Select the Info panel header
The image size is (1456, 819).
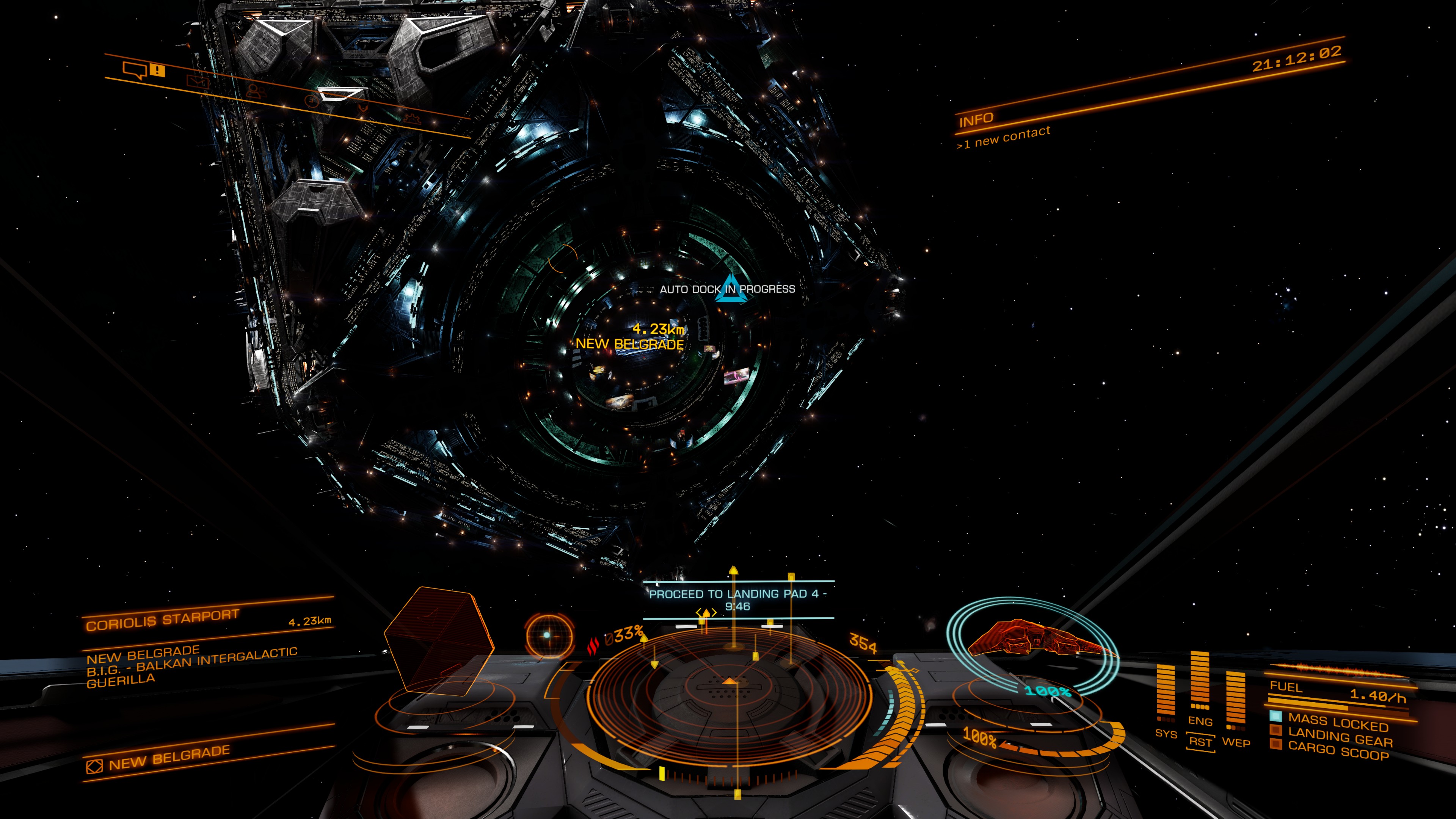pyautogui.click(x=976, y=120)
